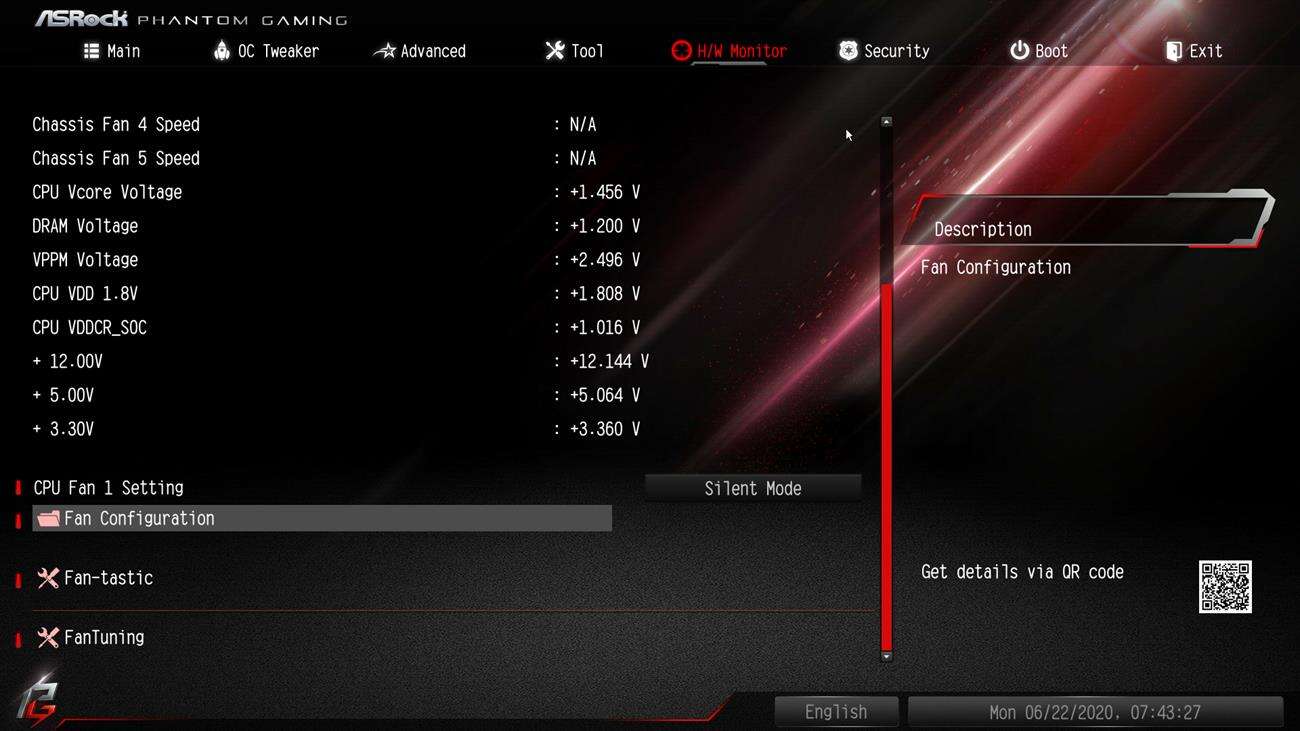Viewport: 1300px width, 731px height.
Task: Click the Tool wrench icon
Action: [554, 49]
